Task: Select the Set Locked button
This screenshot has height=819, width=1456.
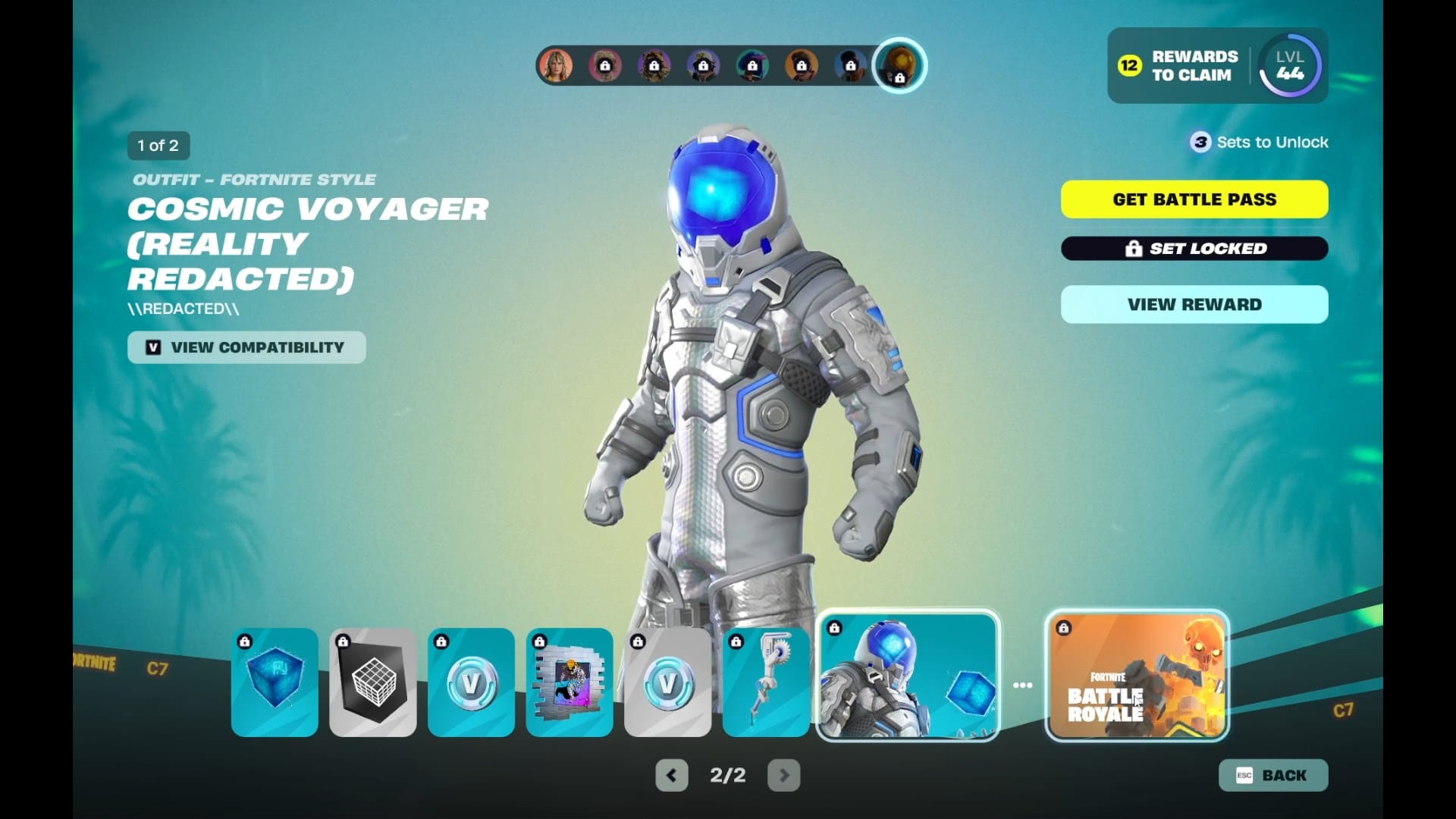Action: pyautogui.click(x=1194, y=249)
